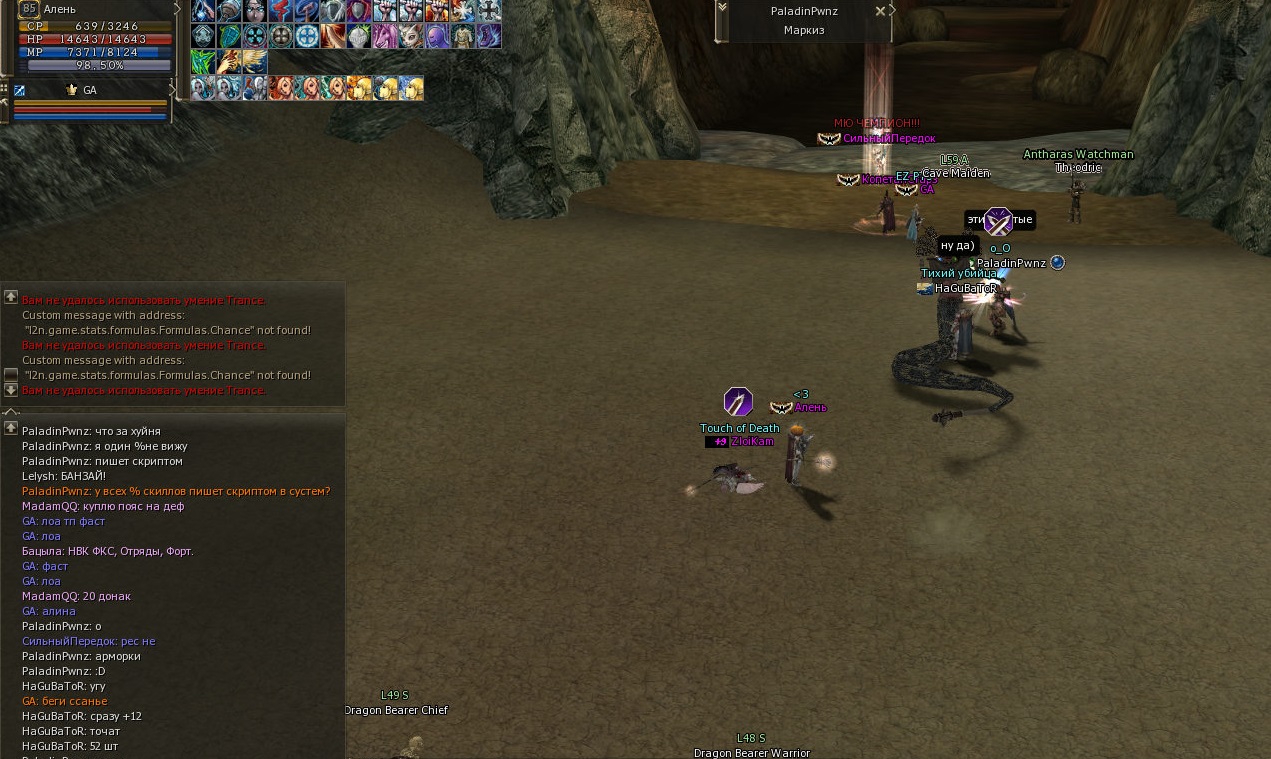Select the pink unicorn buff icon
Image resolution: width=1271 pixels, height=759 pixels.
(385, 36)
